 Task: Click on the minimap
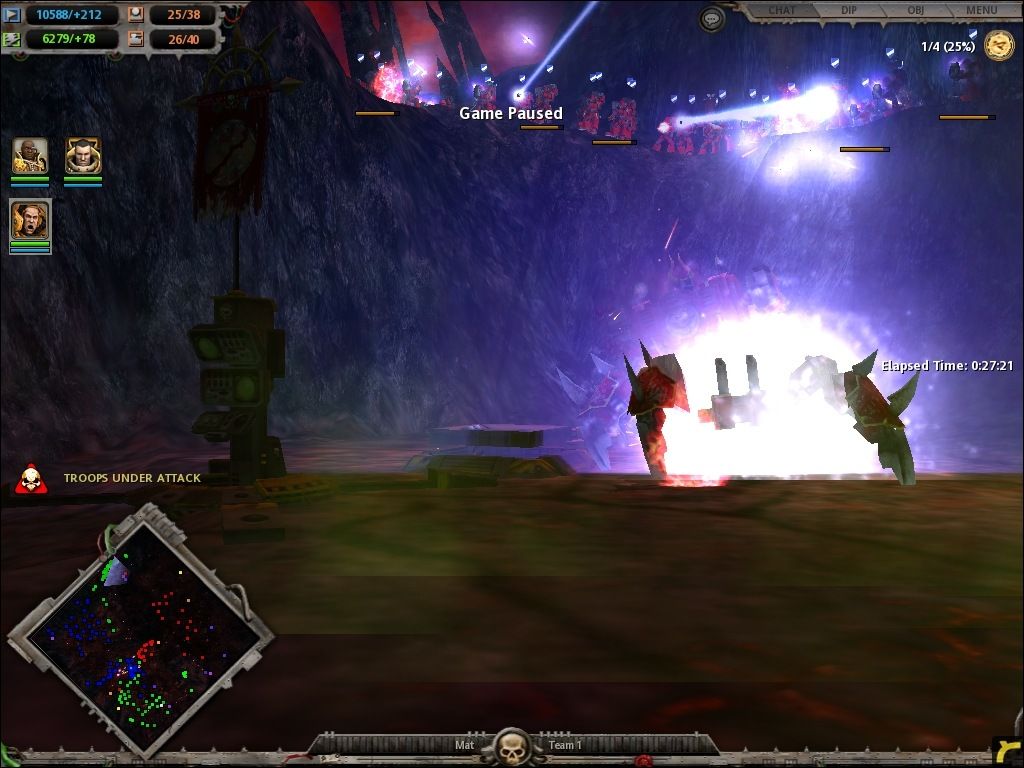(x=140, y=628)
